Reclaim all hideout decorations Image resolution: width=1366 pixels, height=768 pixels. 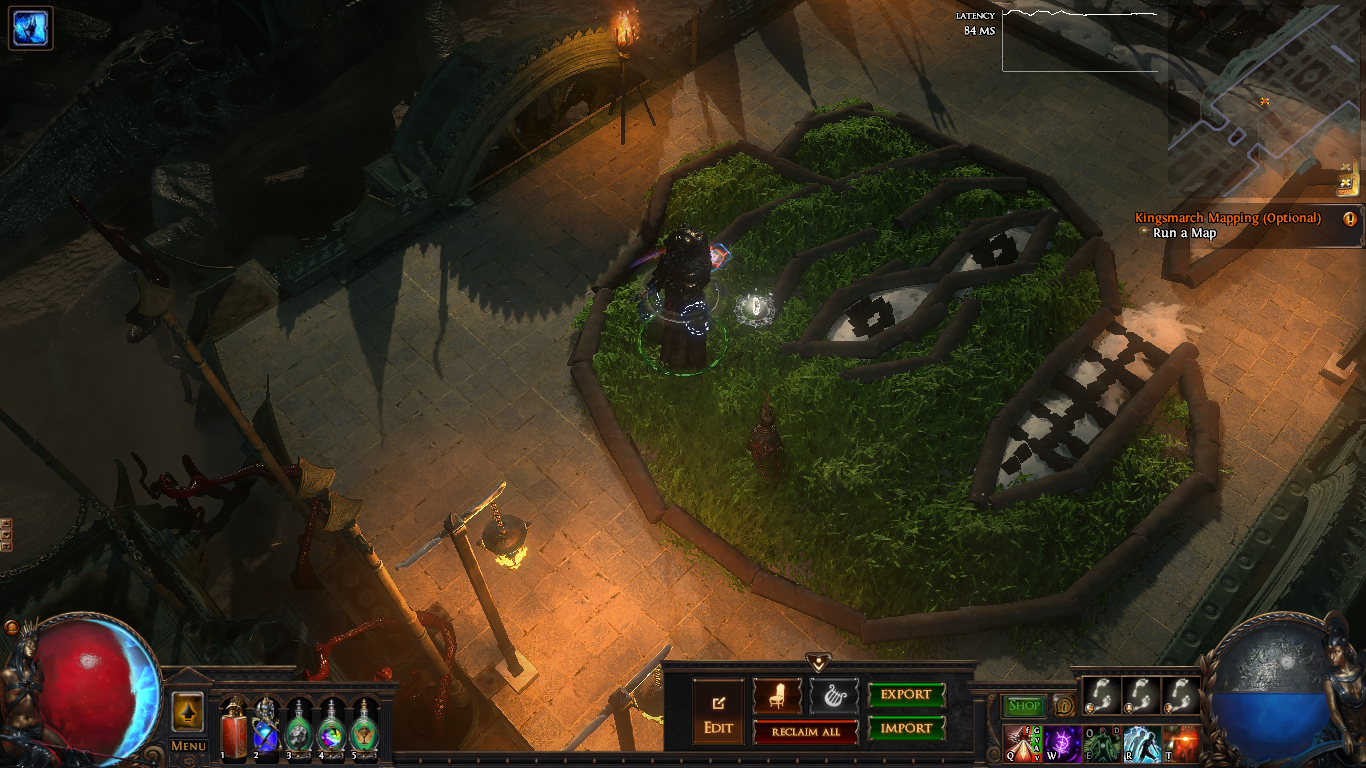[x=805, y=732]
